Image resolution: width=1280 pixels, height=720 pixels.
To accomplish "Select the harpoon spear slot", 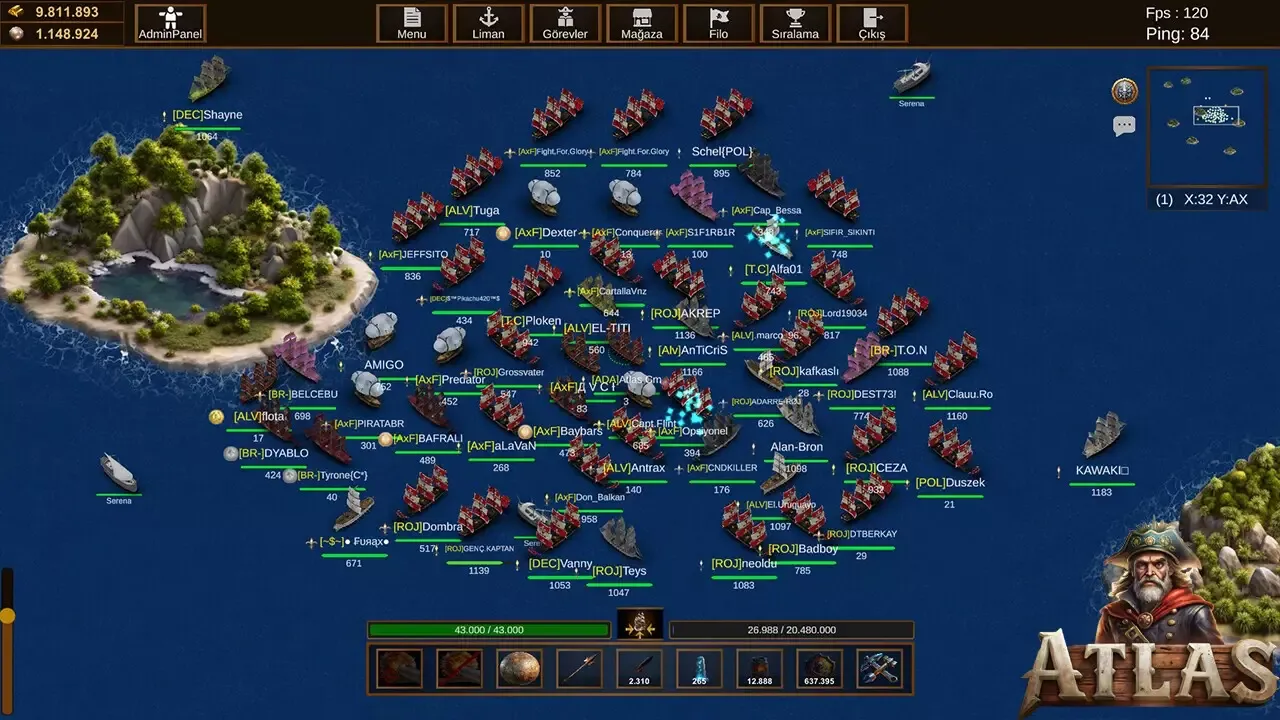I will 579,668.
